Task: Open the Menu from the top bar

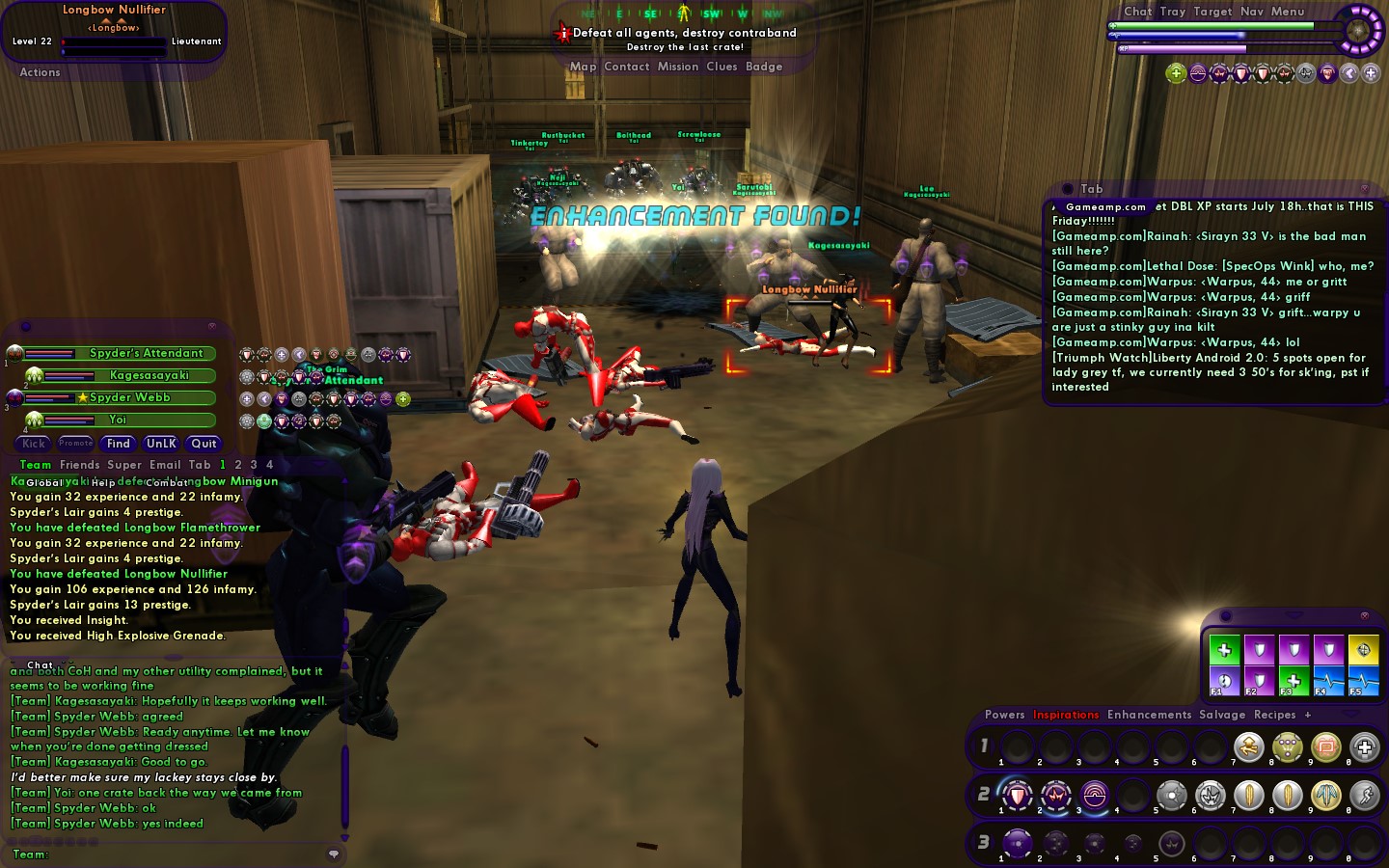Action: coord(1287,12)
